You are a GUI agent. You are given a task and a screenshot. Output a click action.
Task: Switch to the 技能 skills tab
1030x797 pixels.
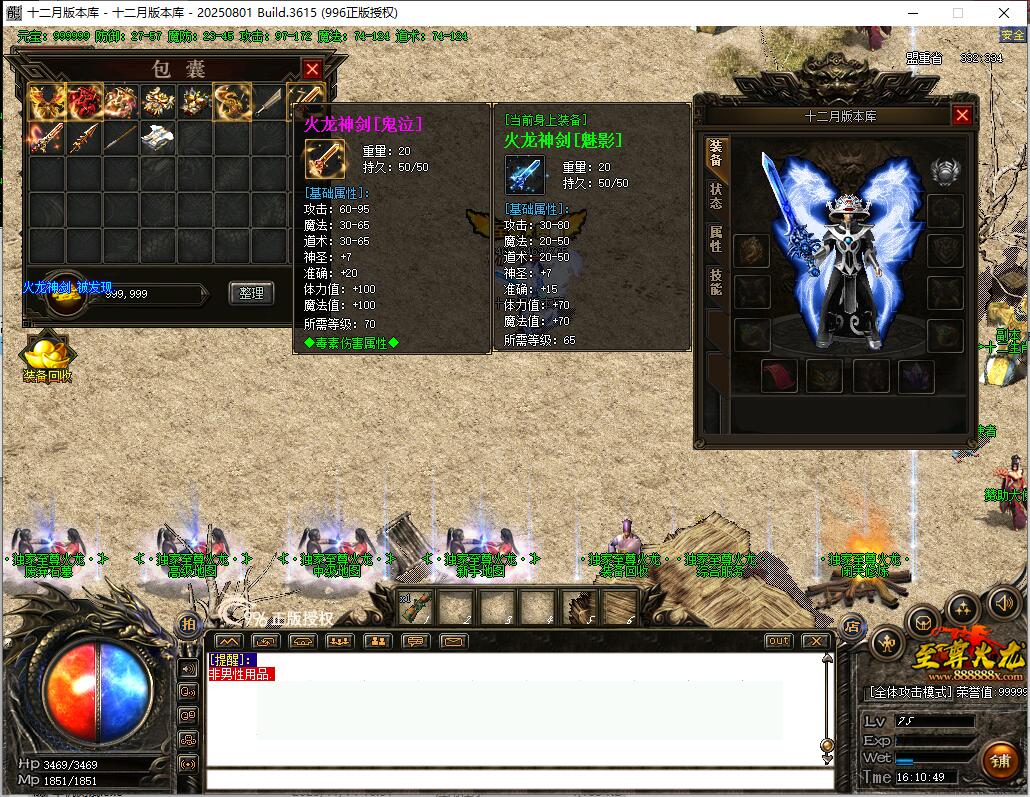(x=716, y=282)
